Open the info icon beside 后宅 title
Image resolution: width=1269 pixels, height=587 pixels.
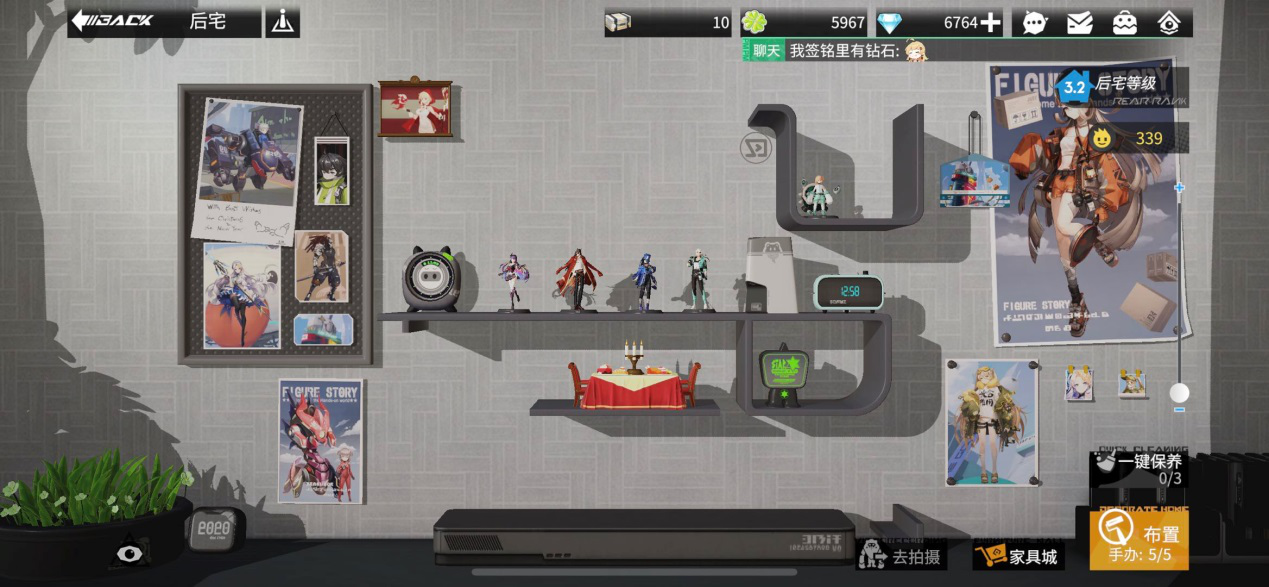pyautogui.click(x=282, y=22)
